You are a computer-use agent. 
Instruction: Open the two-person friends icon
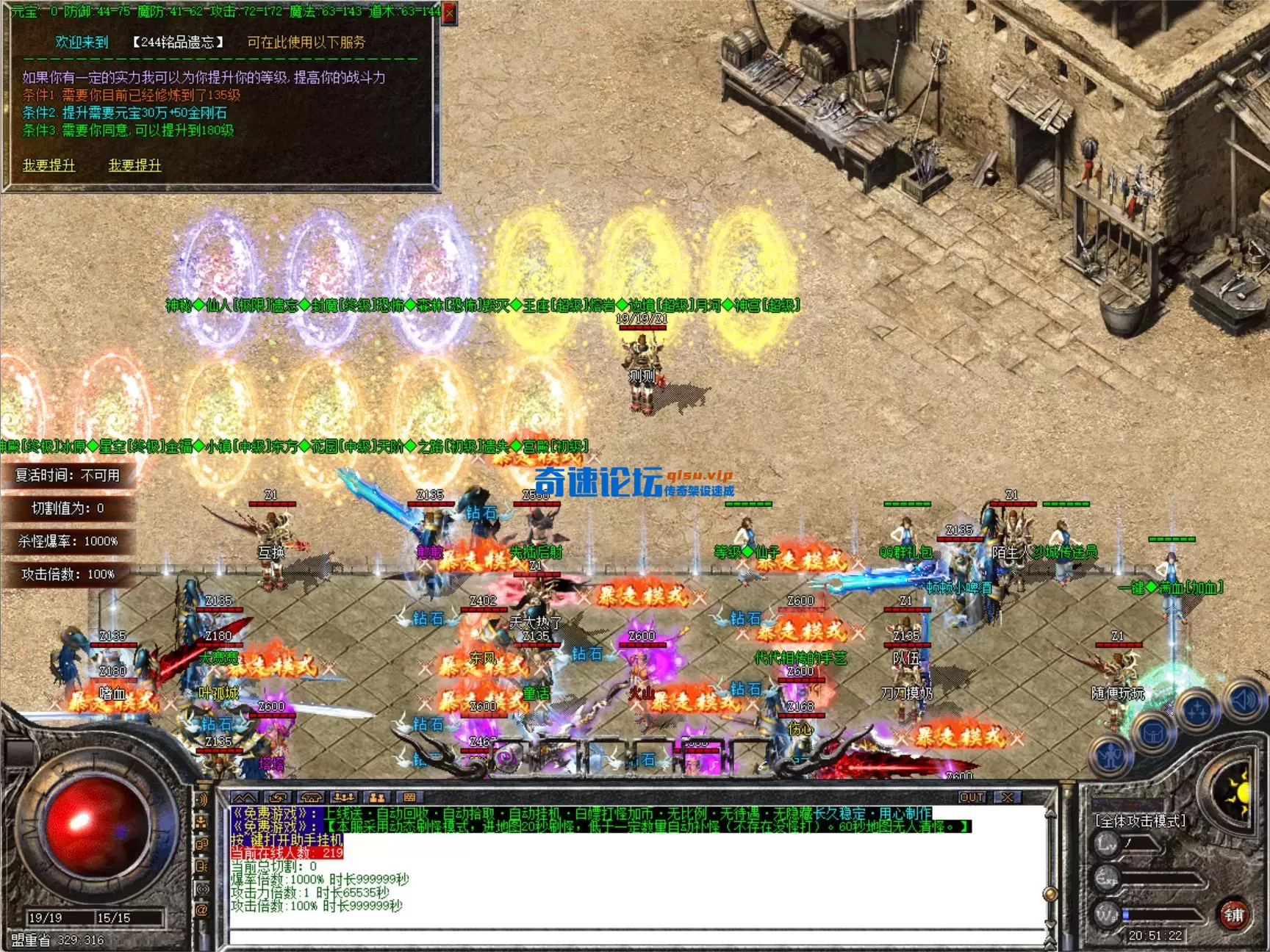[x=377, y=797]
